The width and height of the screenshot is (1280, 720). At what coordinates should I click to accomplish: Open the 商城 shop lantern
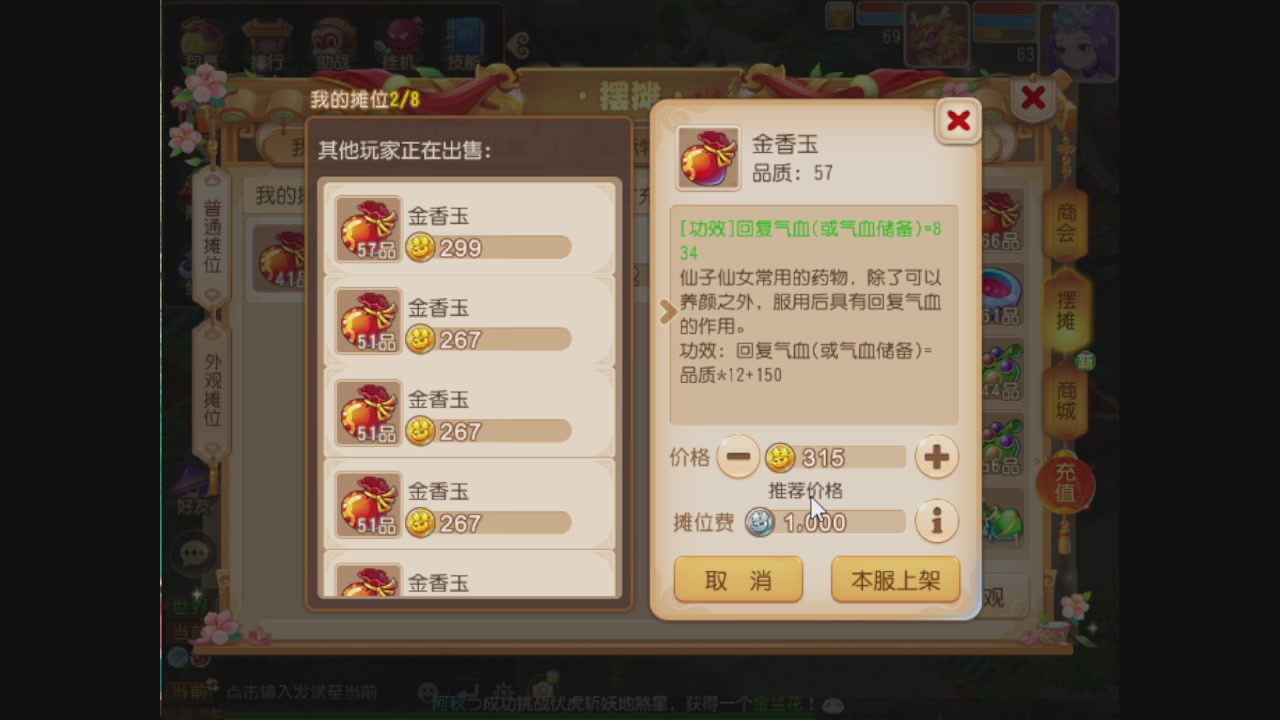point(1066,395)
